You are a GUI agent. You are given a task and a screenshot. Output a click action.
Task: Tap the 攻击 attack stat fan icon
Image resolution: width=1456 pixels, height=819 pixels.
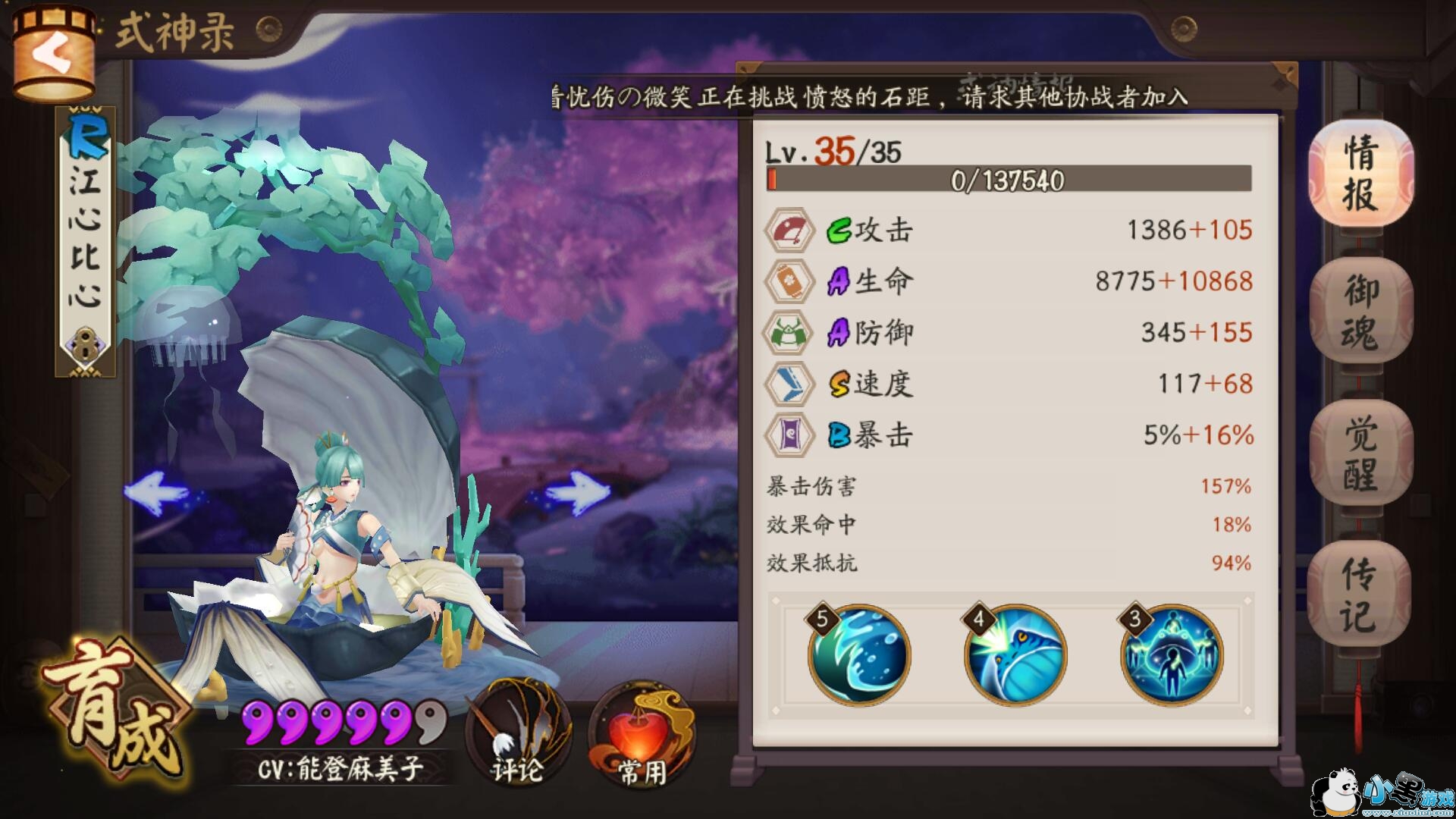(789, 230)
